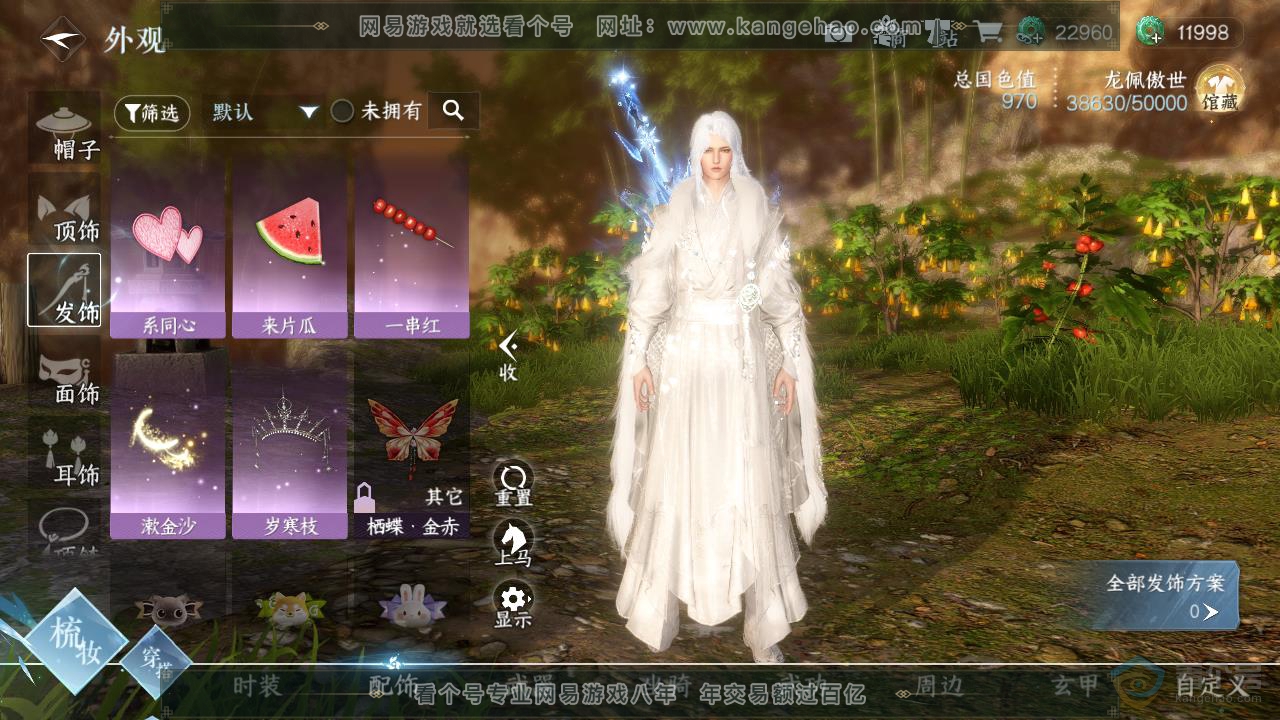
Task: Click the 重置 reset button
Action: point(513,484)
